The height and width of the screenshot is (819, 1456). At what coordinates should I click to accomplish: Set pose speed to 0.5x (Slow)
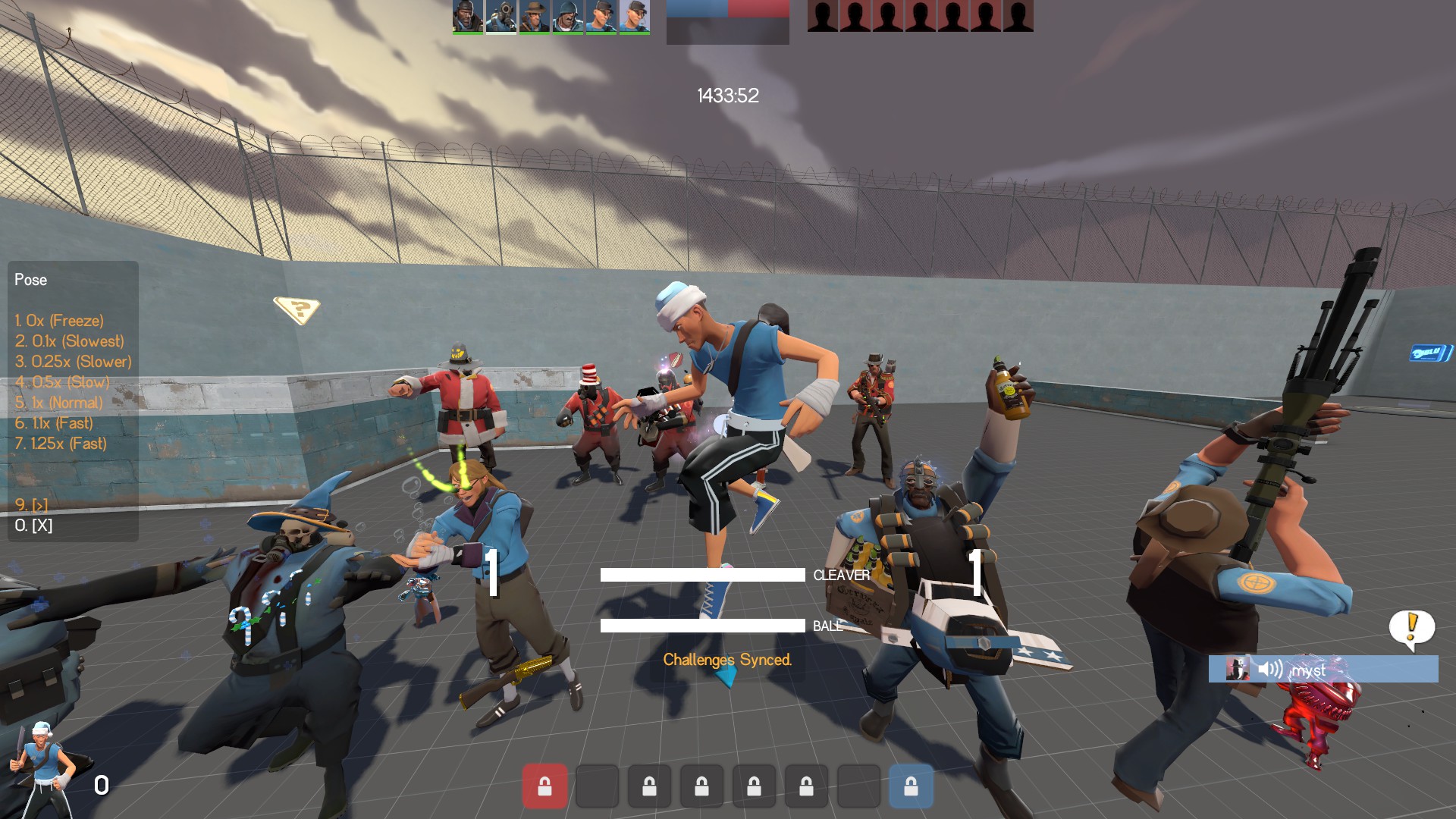pyautogui.click(x=62, y=382)
